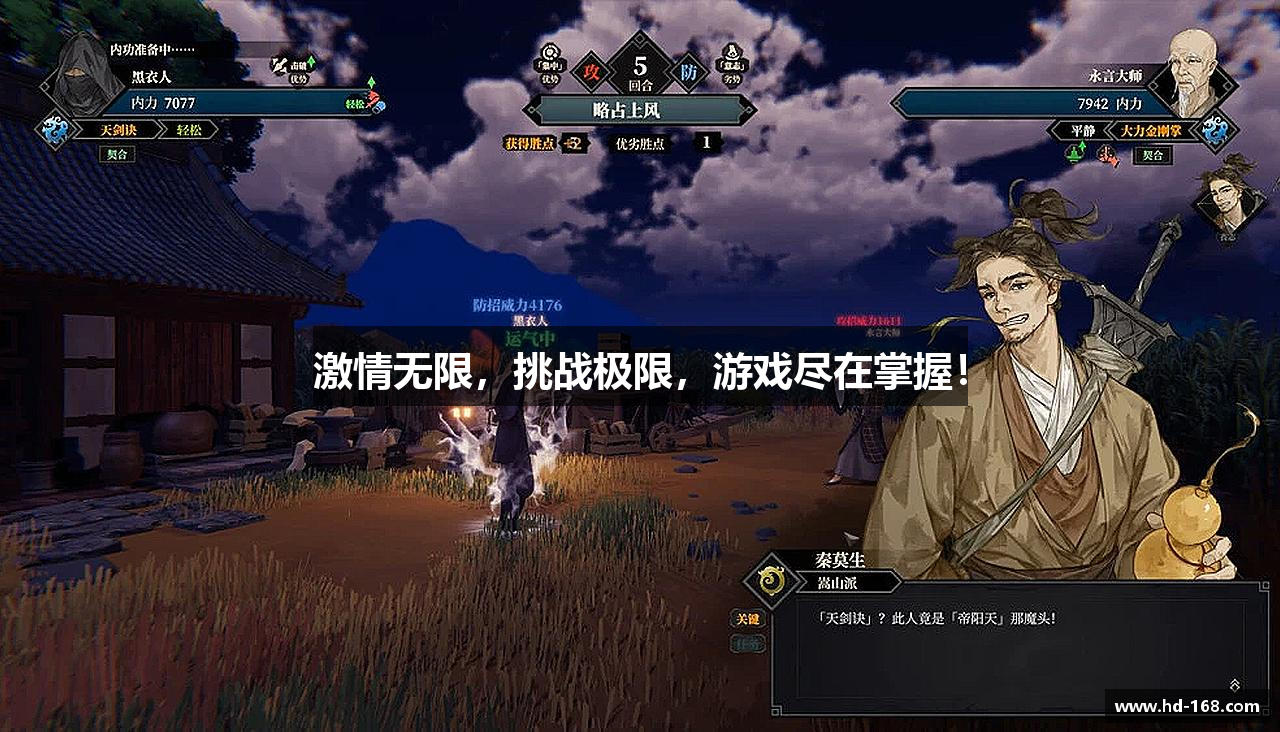Open the www.hd-168.com watermark link
Image resolution: width=1280 pixels, height=732 pixels.
click(1187, 706)
